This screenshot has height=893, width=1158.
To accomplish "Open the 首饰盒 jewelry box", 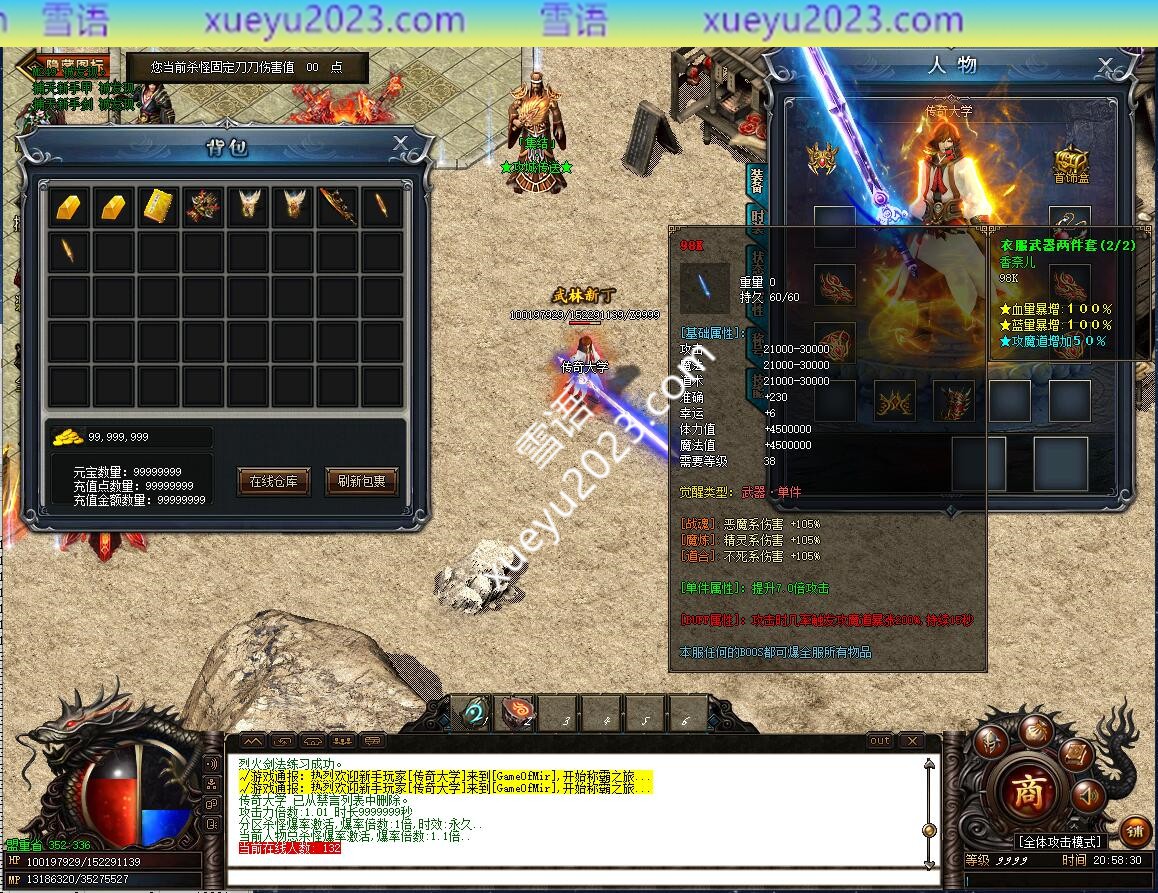I will 1071,162.
